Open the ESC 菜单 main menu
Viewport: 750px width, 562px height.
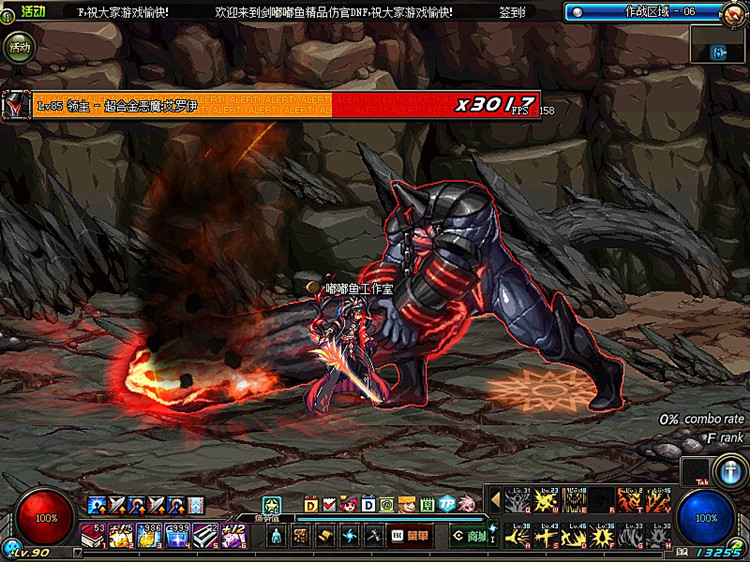tap(410, 536)
